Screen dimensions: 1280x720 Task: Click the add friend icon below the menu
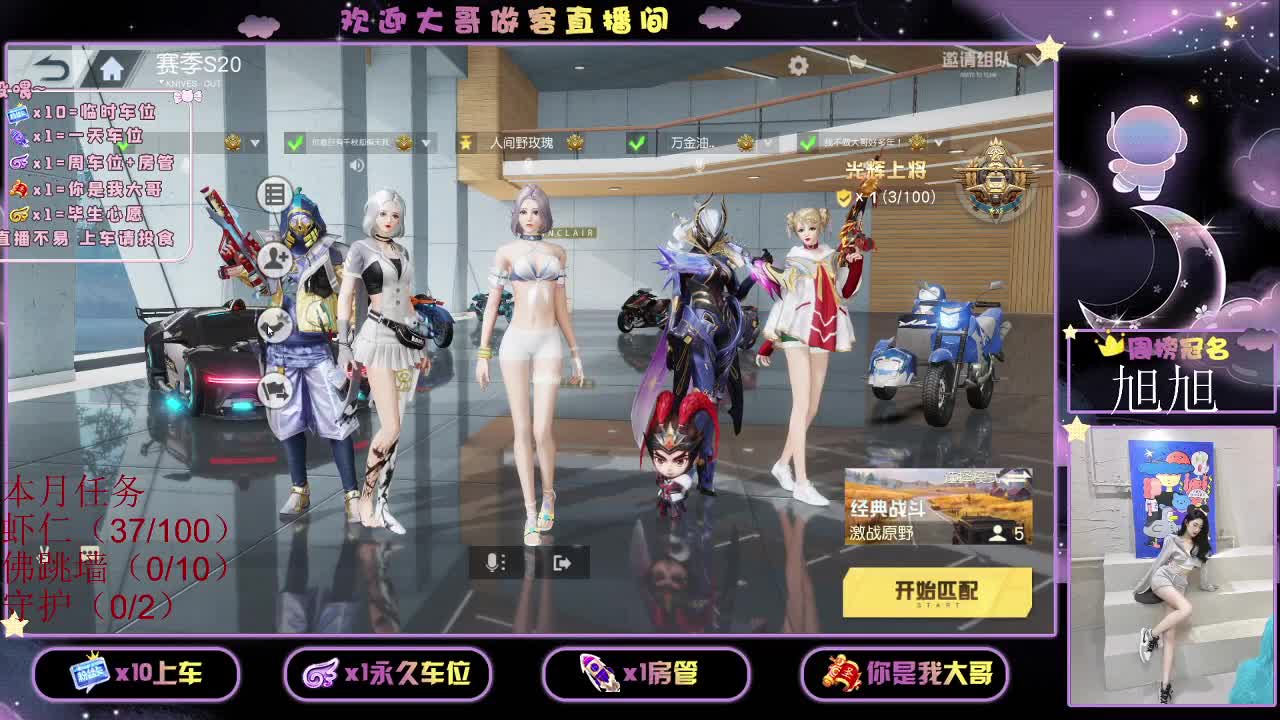[275, 256]
